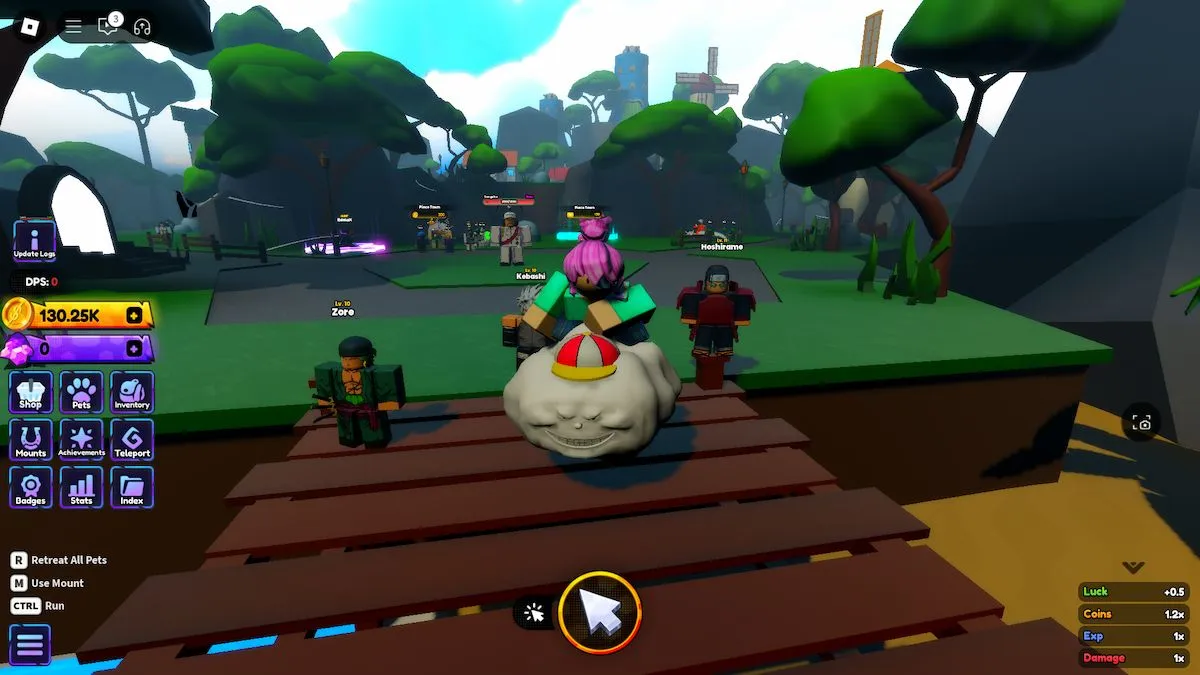Viewport: 1200px width, 675px height.
Task: Activate the large cursor click button
Action: pos(600,612)
